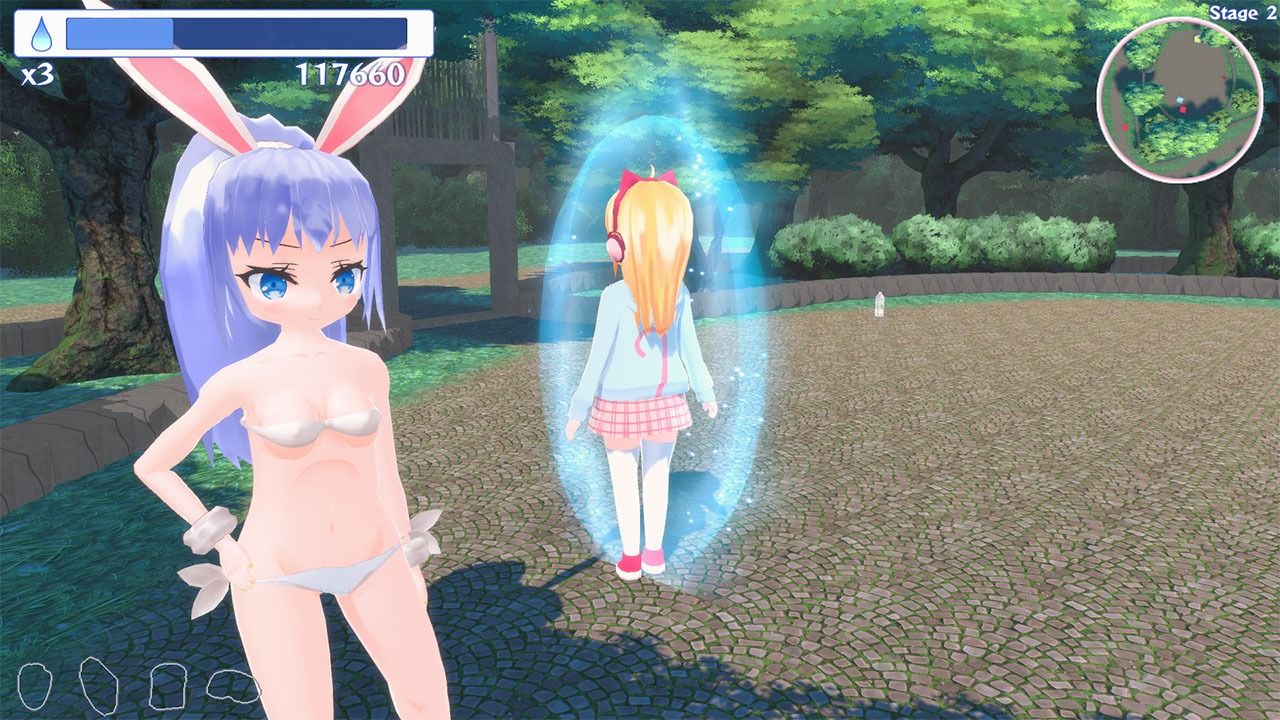Click the blue player marker on minimap
The height and width of the screenshot is (720, 1280).
1180,99
